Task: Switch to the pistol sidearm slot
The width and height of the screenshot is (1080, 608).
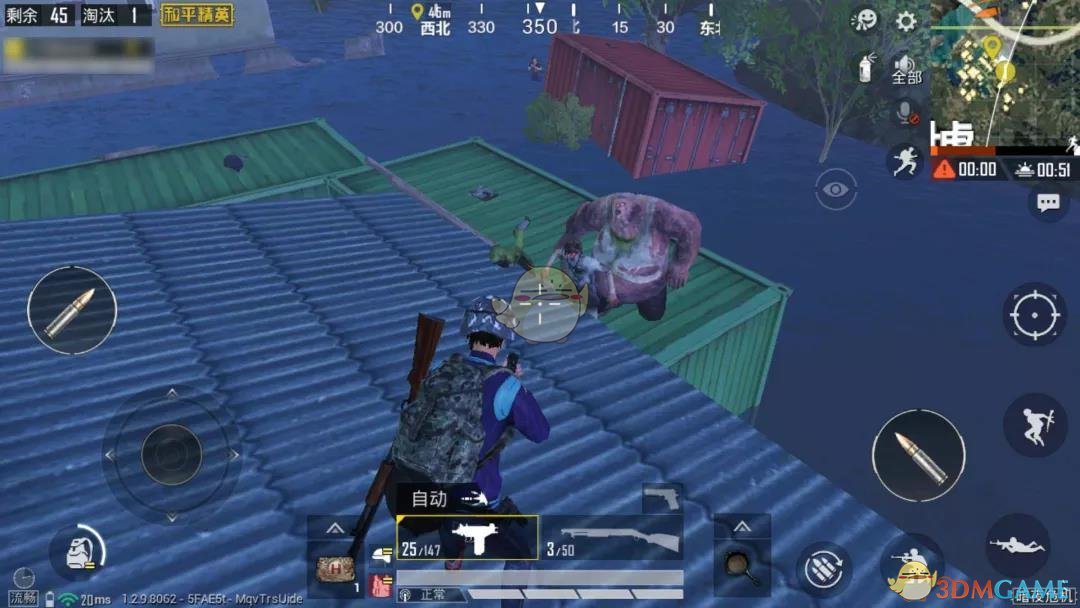Action: point(661,497)
